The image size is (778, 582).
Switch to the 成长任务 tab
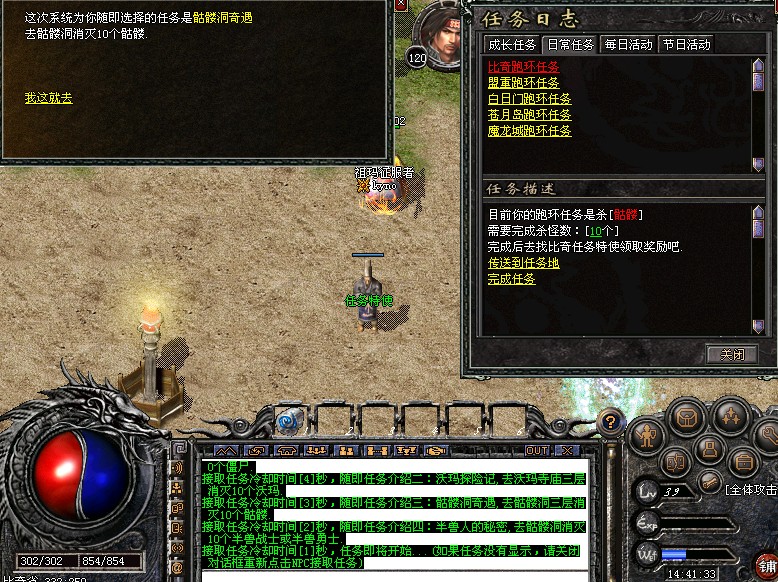(511, 44)
